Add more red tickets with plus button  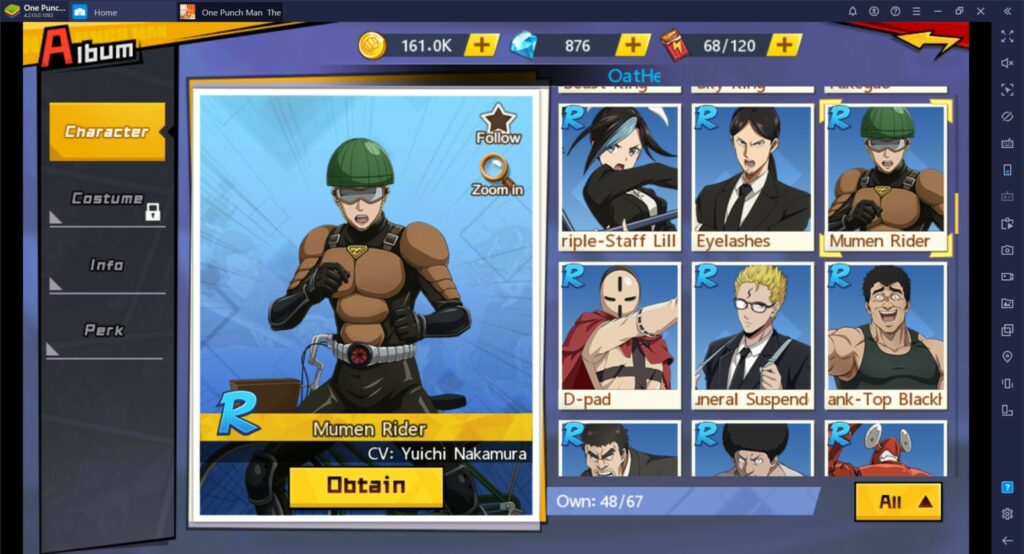785,45
